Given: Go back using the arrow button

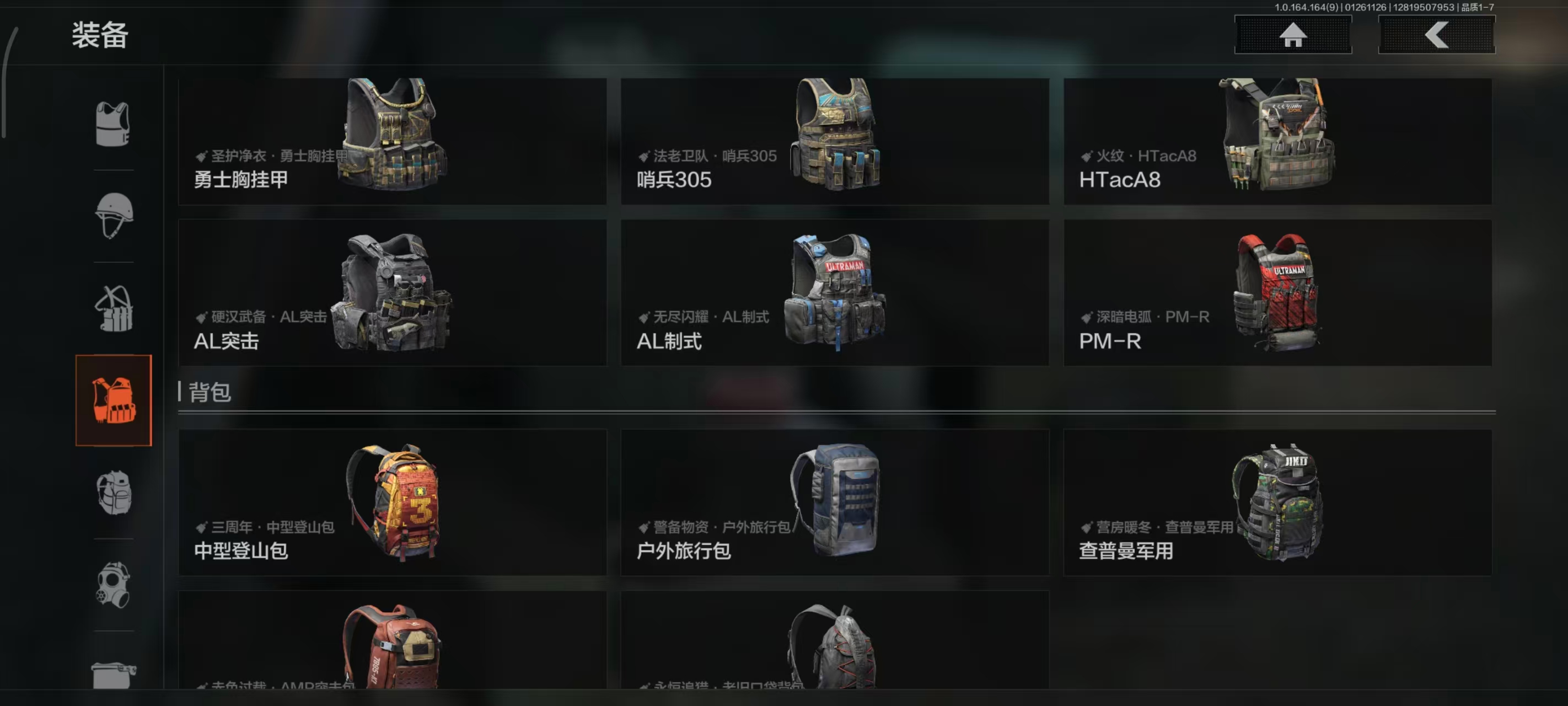Looking at the screenshot, I should pos(1436,35).
